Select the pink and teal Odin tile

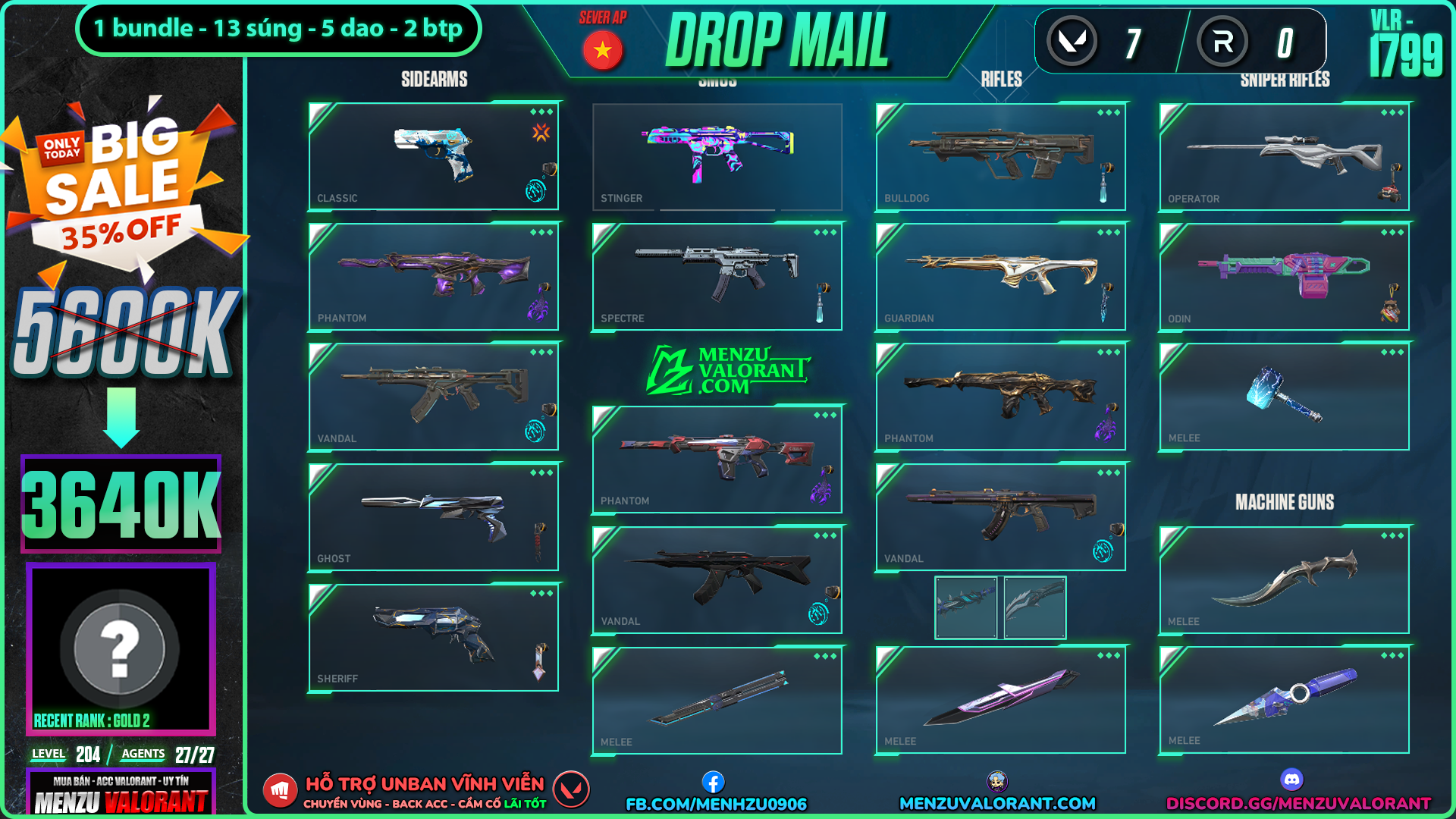point(1284,277)
